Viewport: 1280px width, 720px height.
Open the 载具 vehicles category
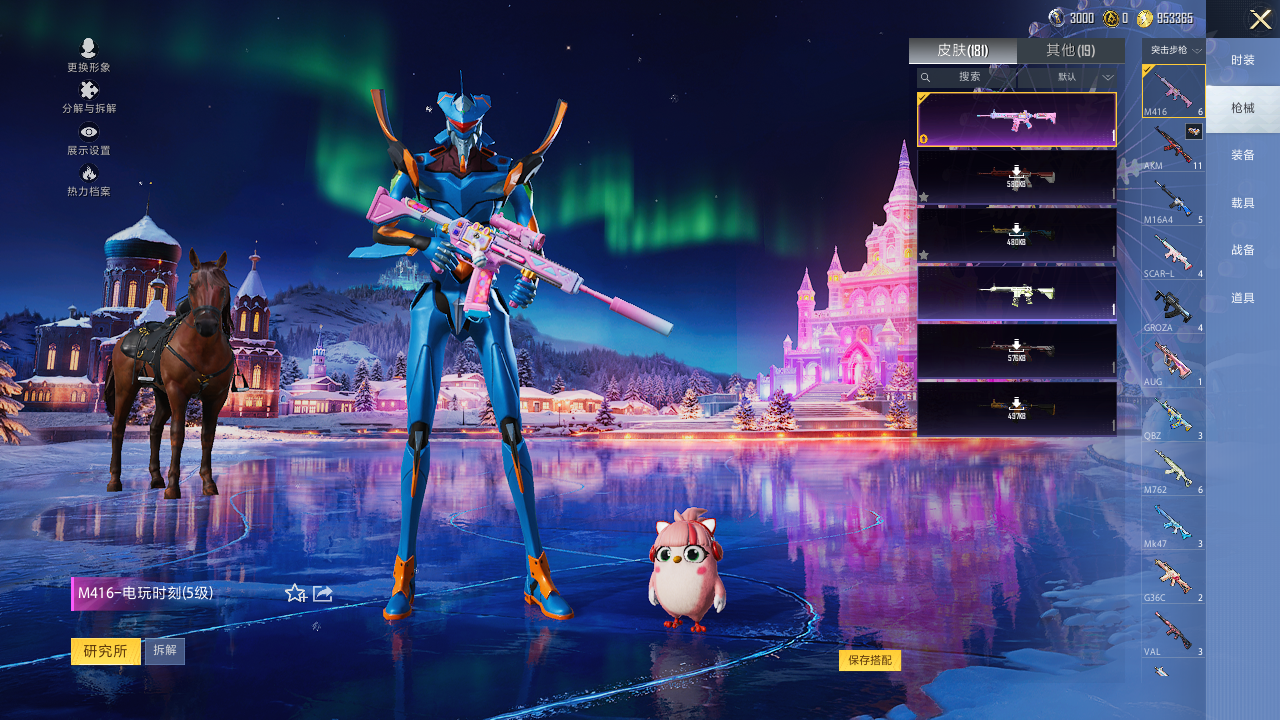1243,203
